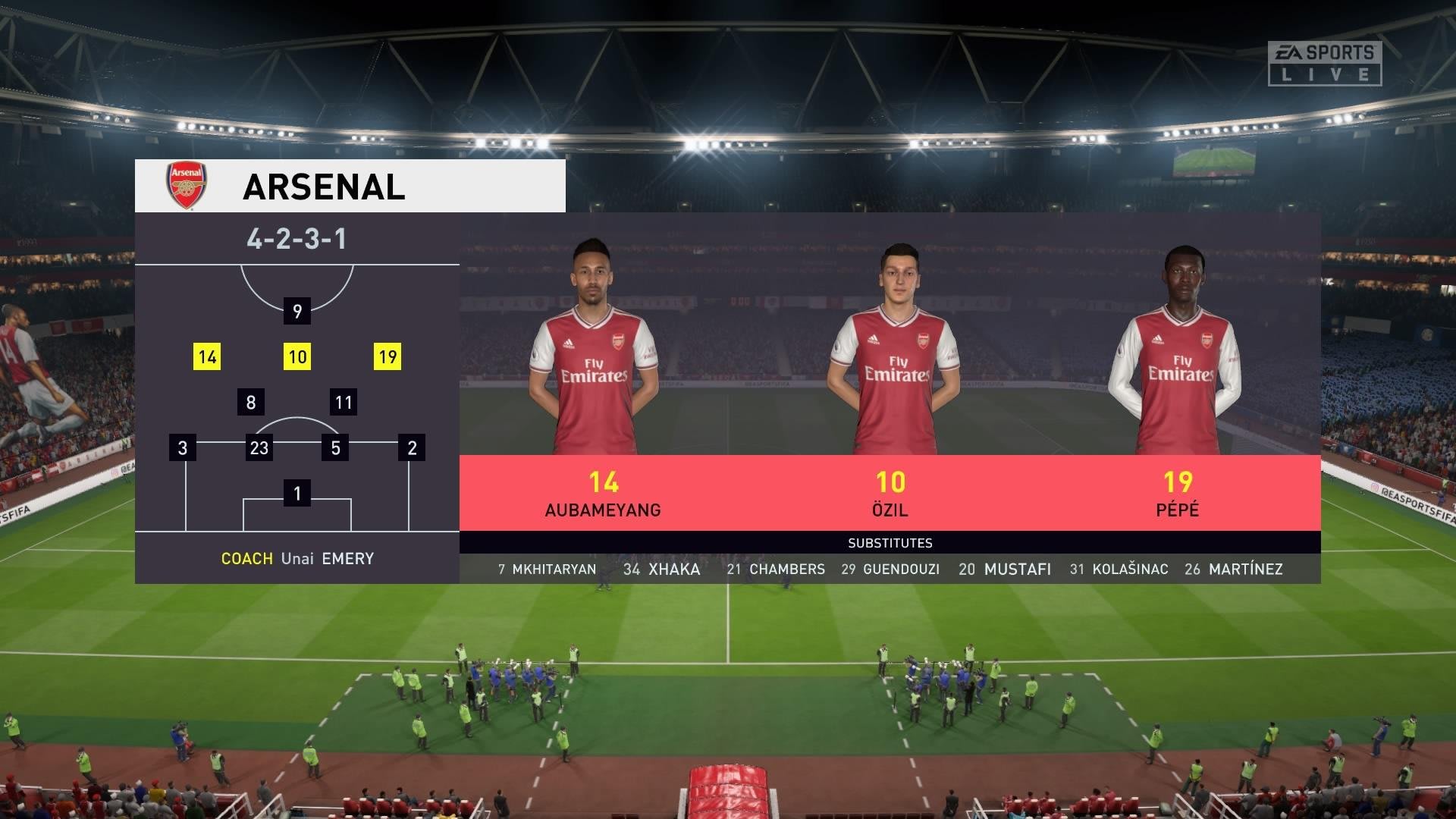Select substitute Mkhitaryan in the bench list

547,570
